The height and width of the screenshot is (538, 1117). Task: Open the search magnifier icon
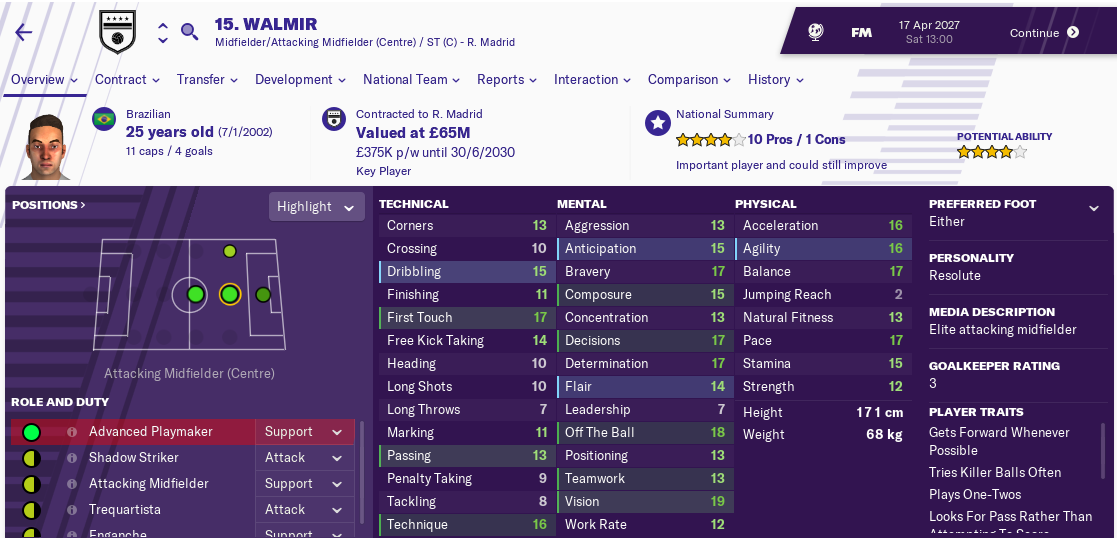(x=189, y=32)
